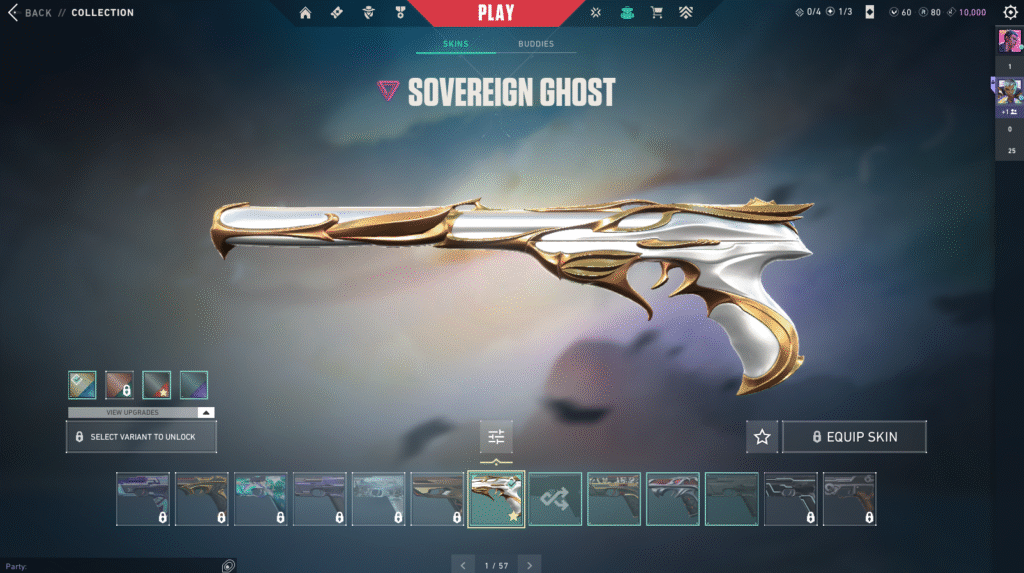
Task: Open the settings gear icon
Action: pos(1010,13)
